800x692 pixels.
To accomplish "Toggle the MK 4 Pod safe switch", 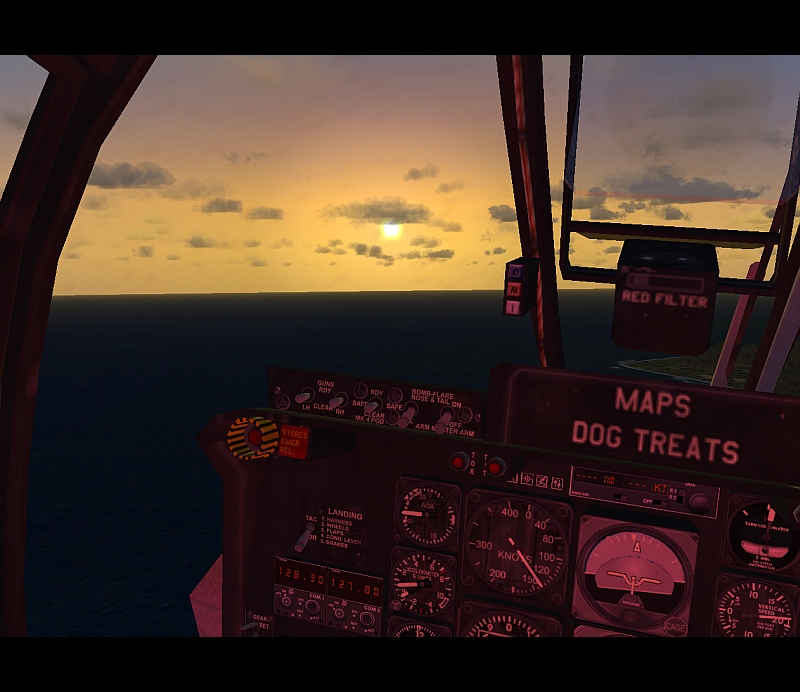I will 371,407.
